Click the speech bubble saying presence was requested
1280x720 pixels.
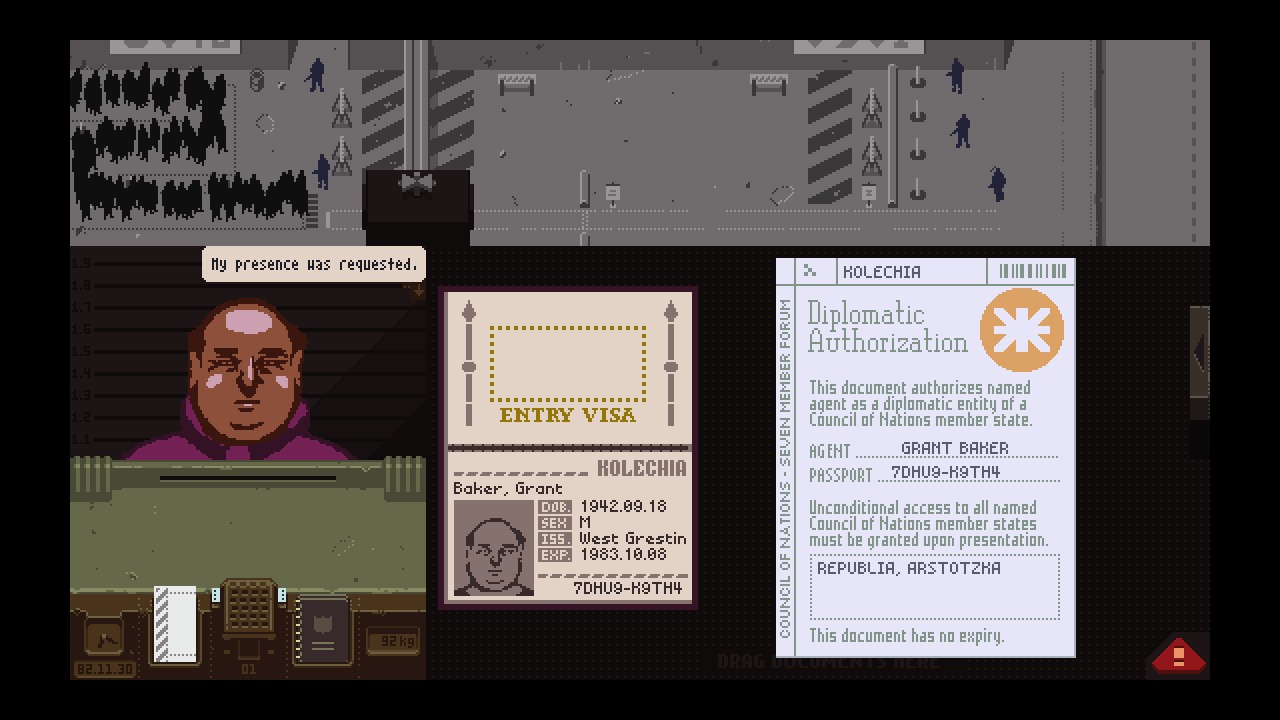(313, 264)
